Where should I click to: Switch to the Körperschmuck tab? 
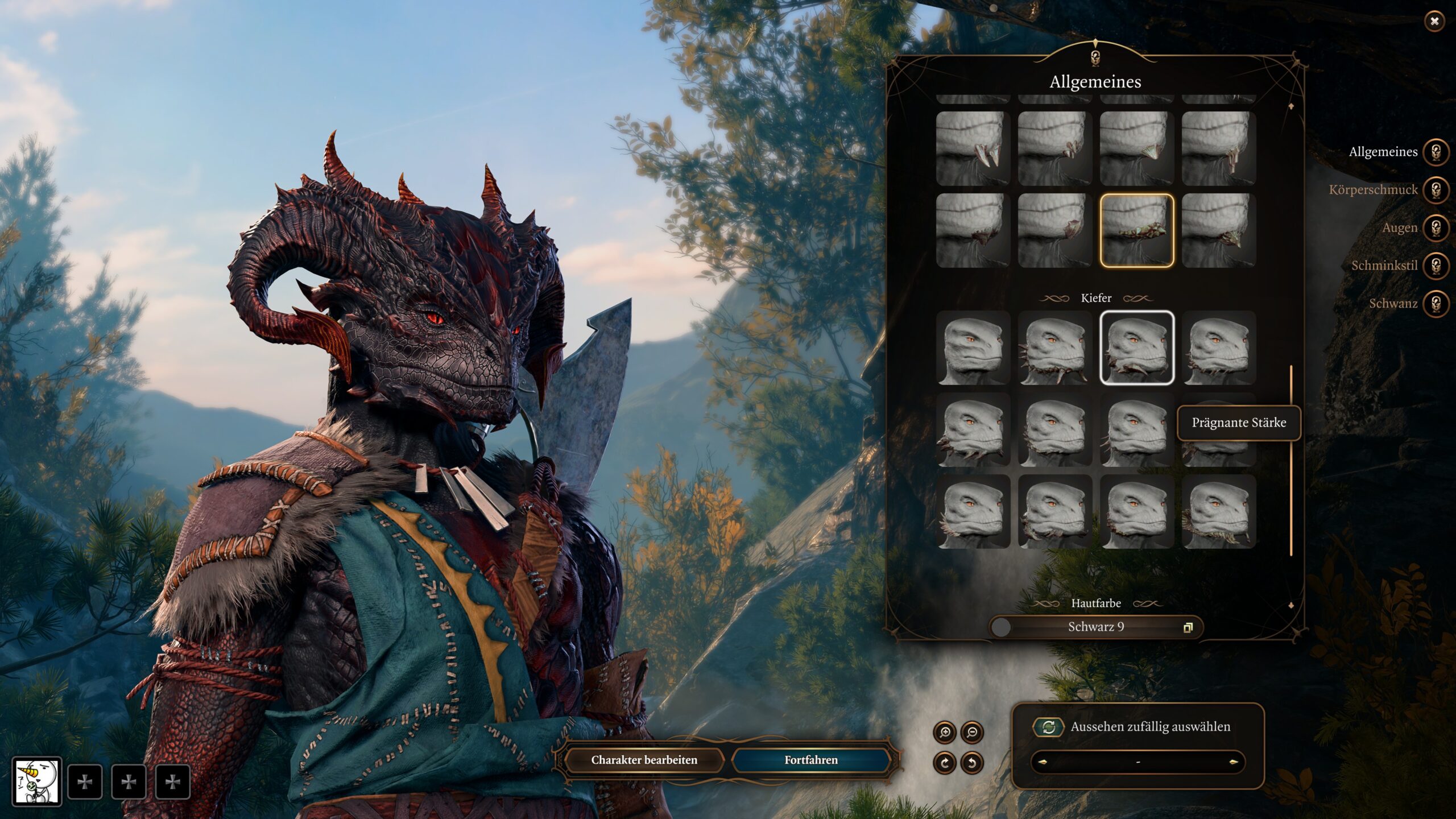coord(1436,190)
